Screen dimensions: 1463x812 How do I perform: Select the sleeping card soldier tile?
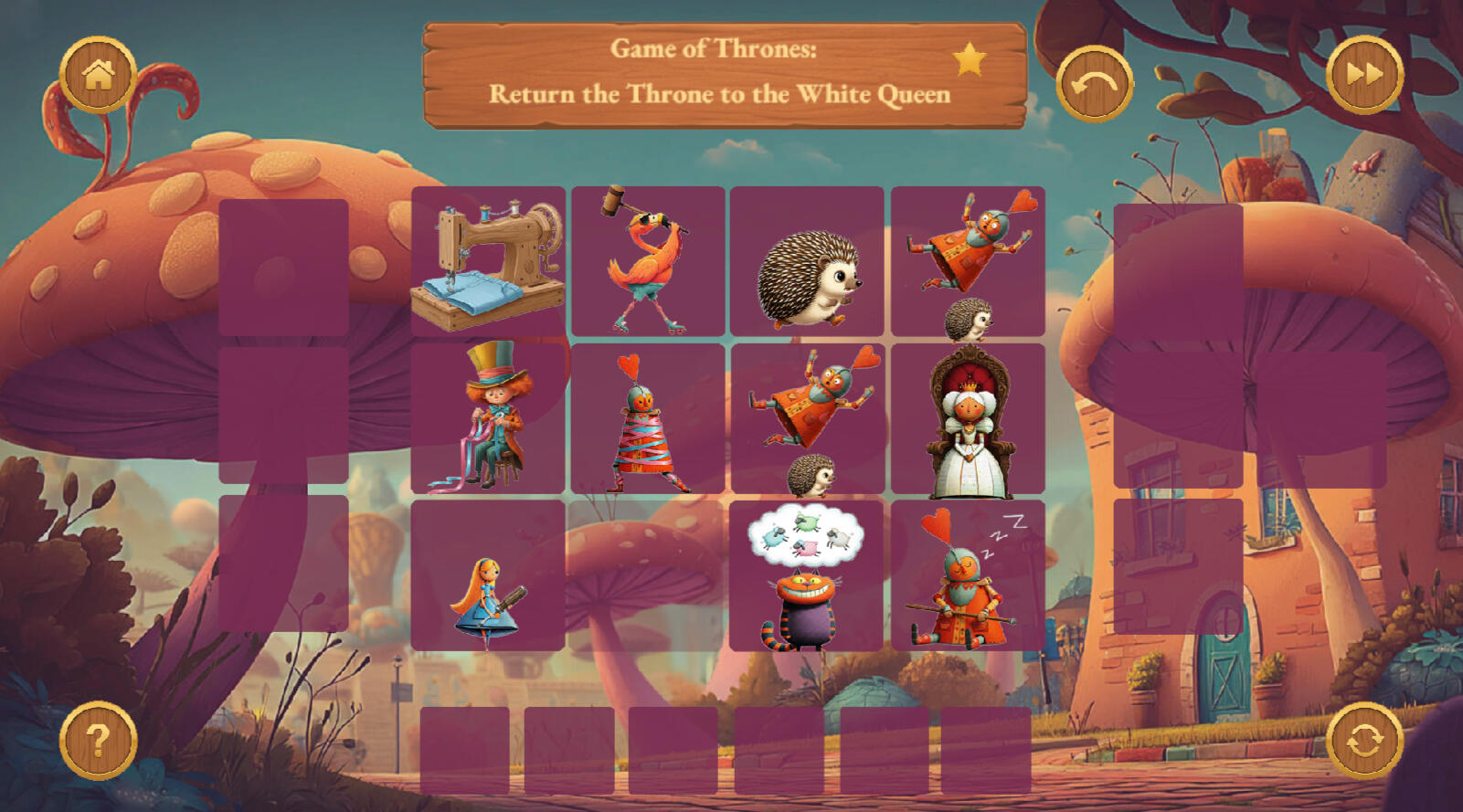tap(968, 576)
